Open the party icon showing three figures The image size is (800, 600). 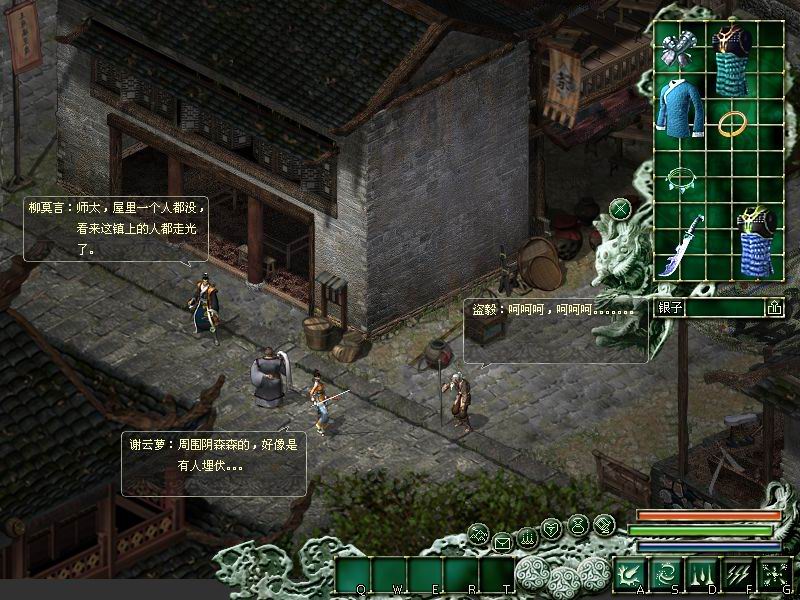tap(528, 536)
